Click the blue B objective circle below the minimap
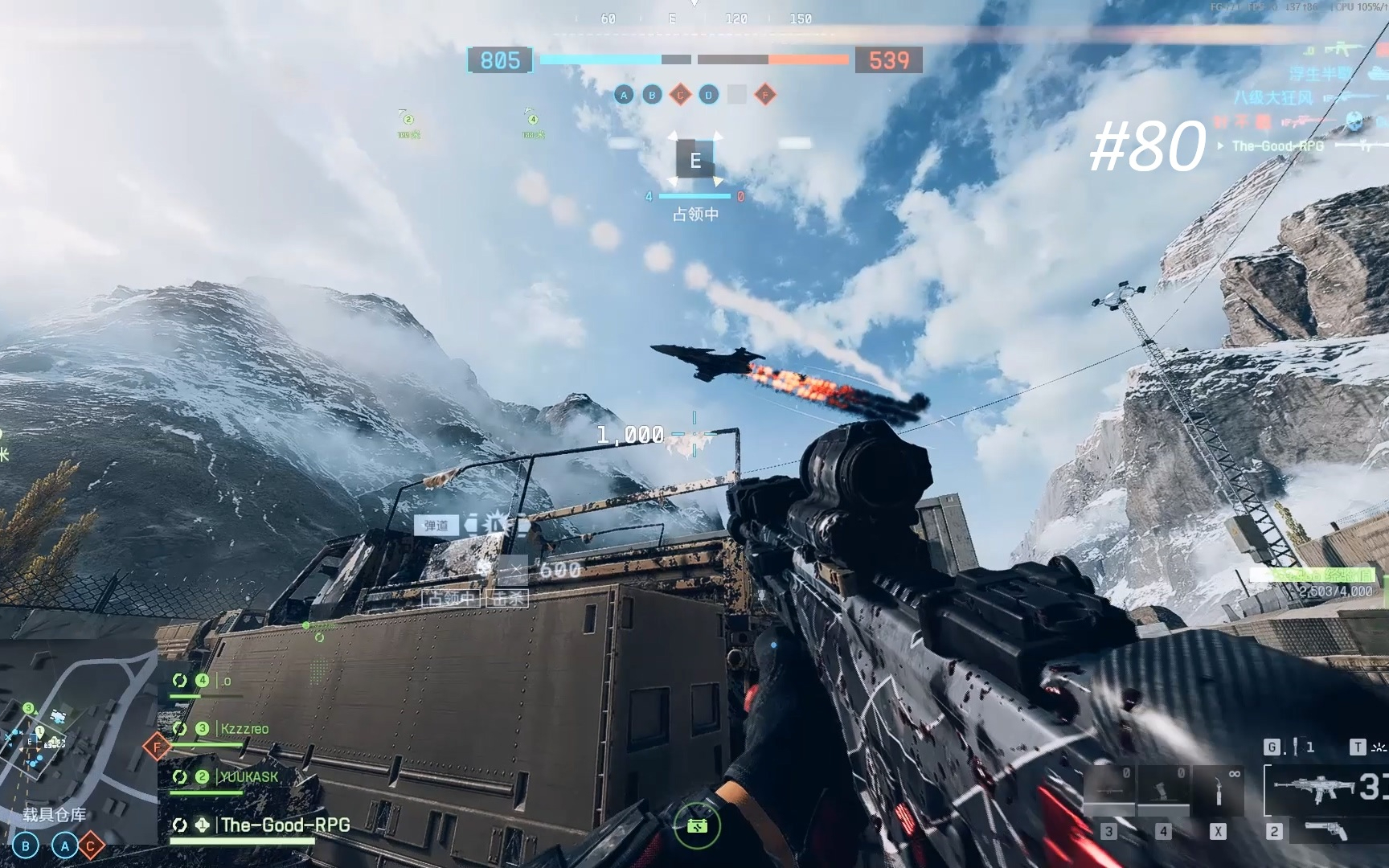Image resolution: width=1389 pixels, height=868 pixels. tap(26, 845)
